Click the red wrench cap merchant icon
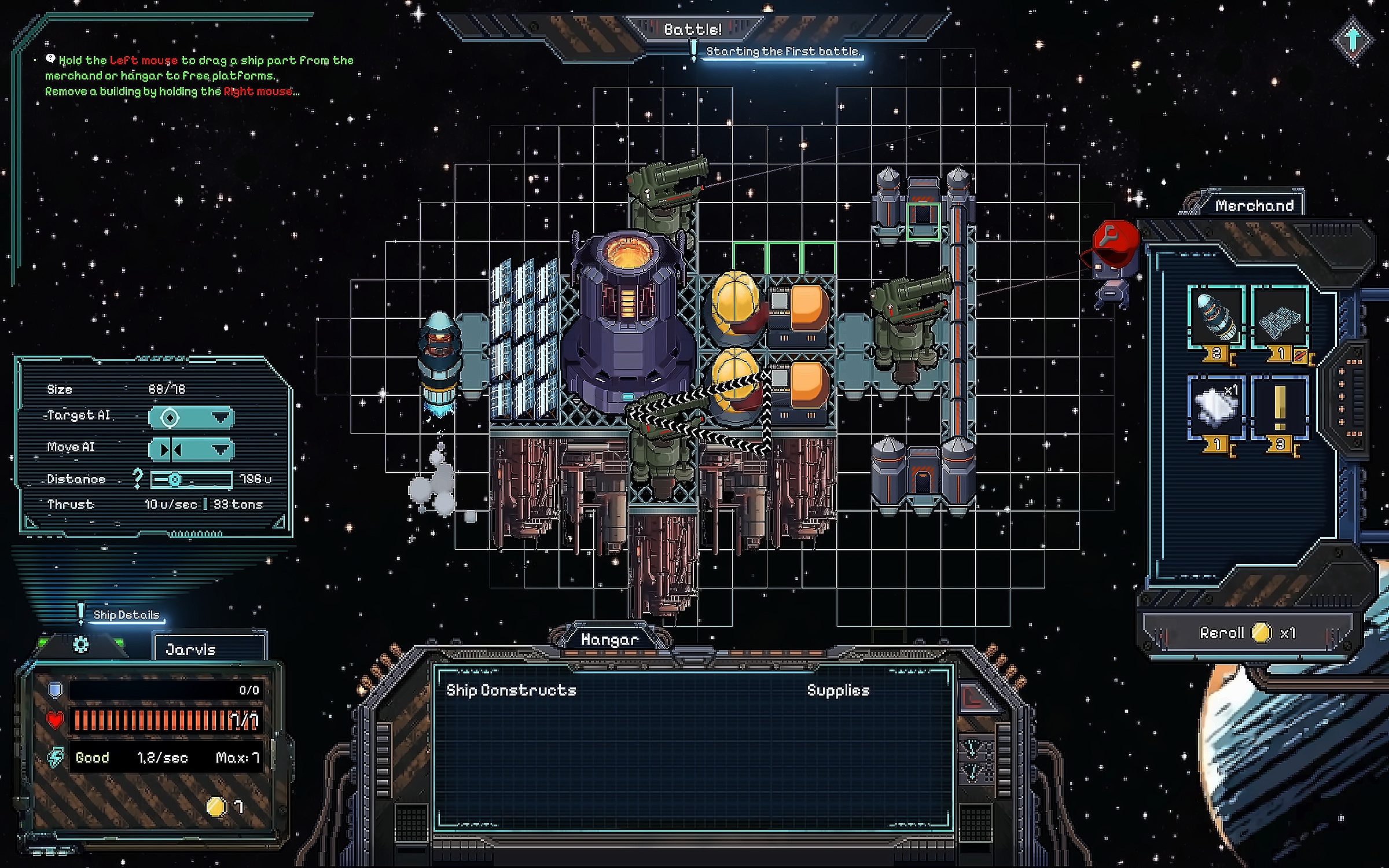This screenshot has height=868, width=1389. (x=1114, y=243)
